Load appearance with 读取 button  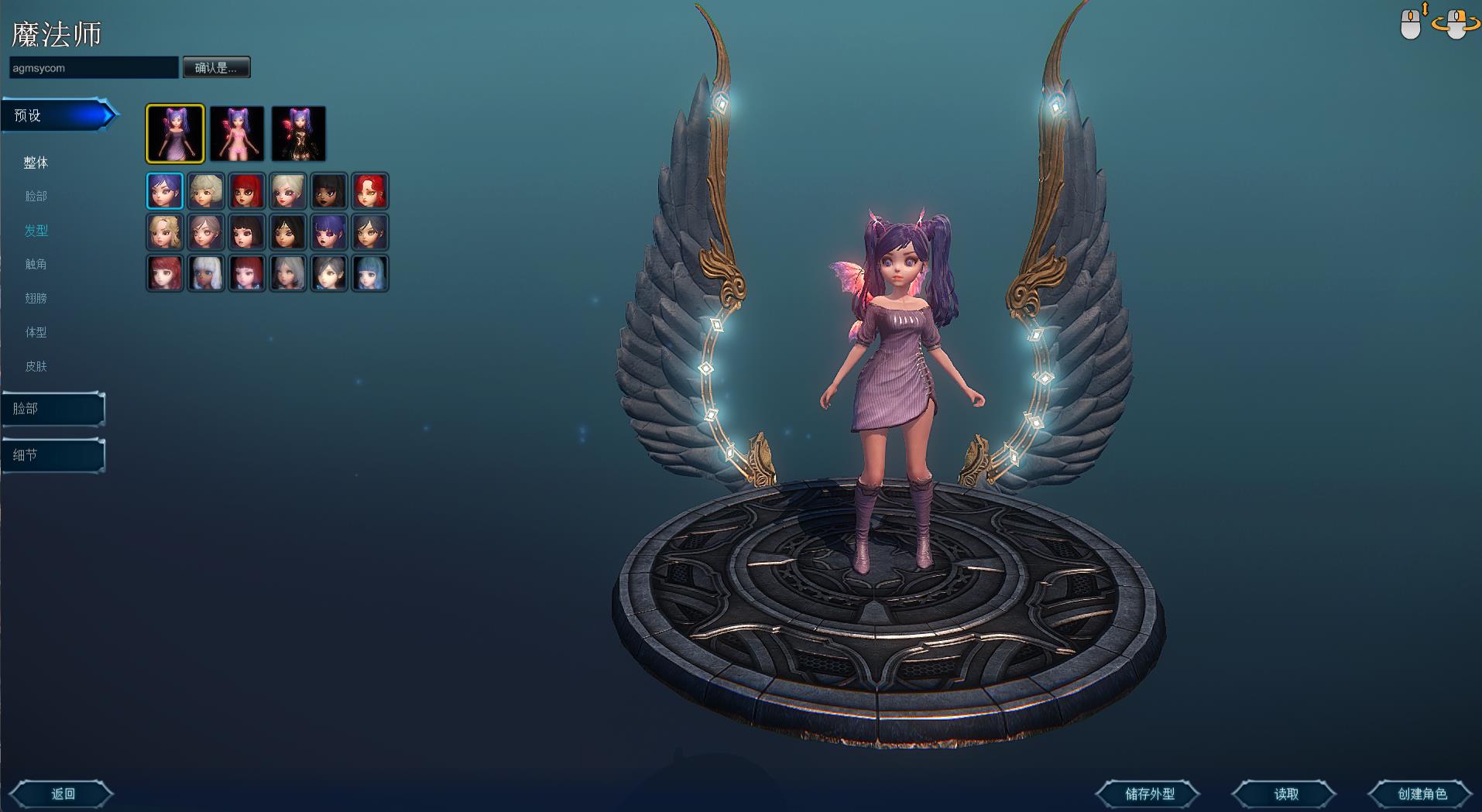(1285, 793)
